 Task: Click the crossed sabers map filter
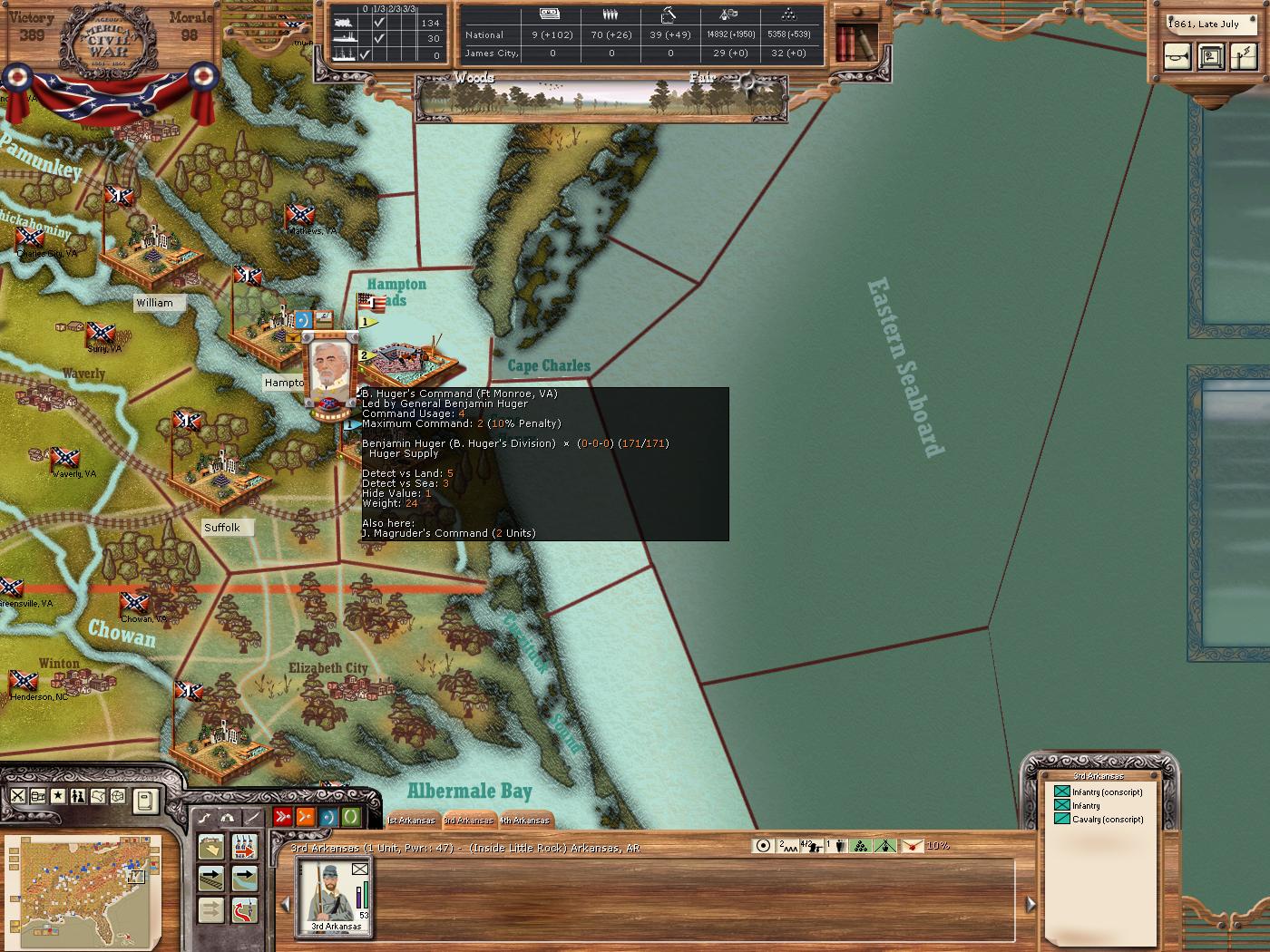(18, 796)
